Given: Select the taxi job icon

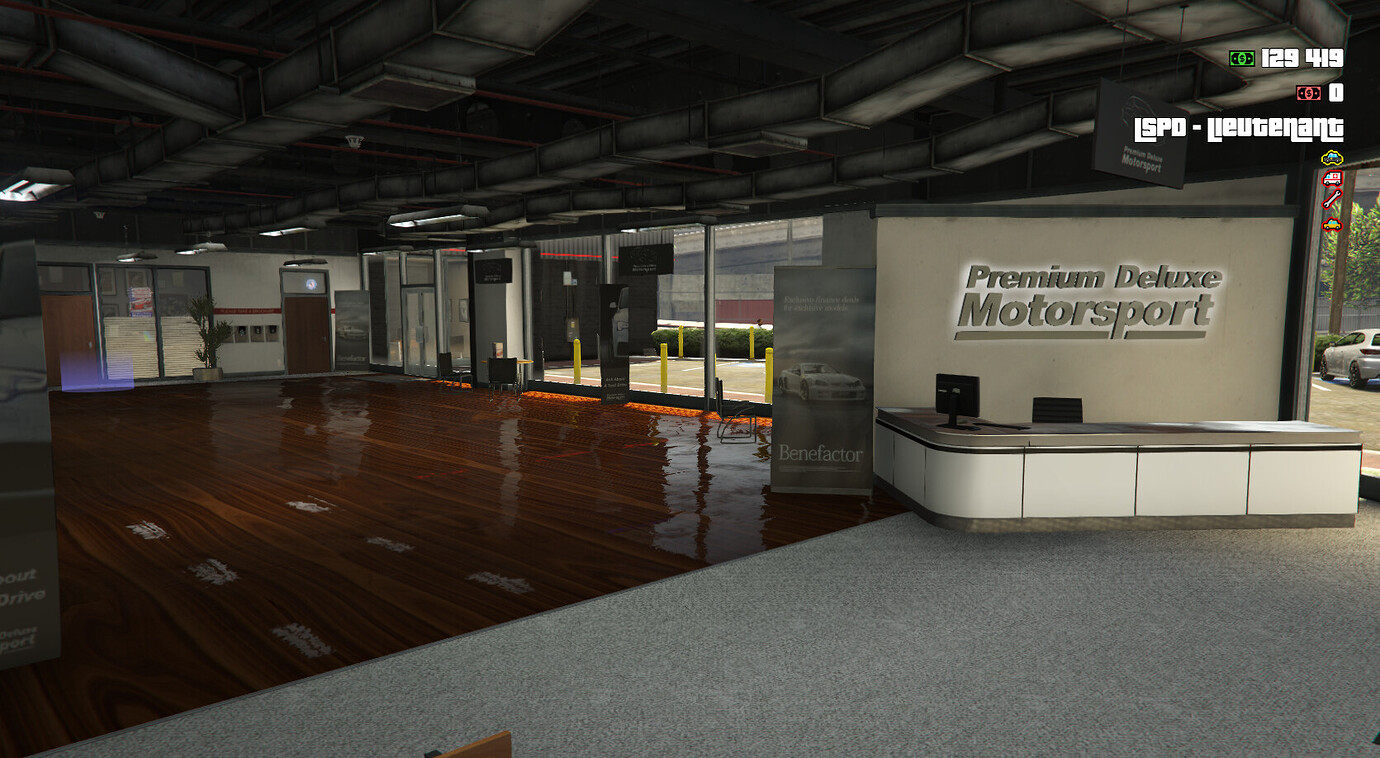Looking at the screenshot, I should click(x=1332, y=224).
